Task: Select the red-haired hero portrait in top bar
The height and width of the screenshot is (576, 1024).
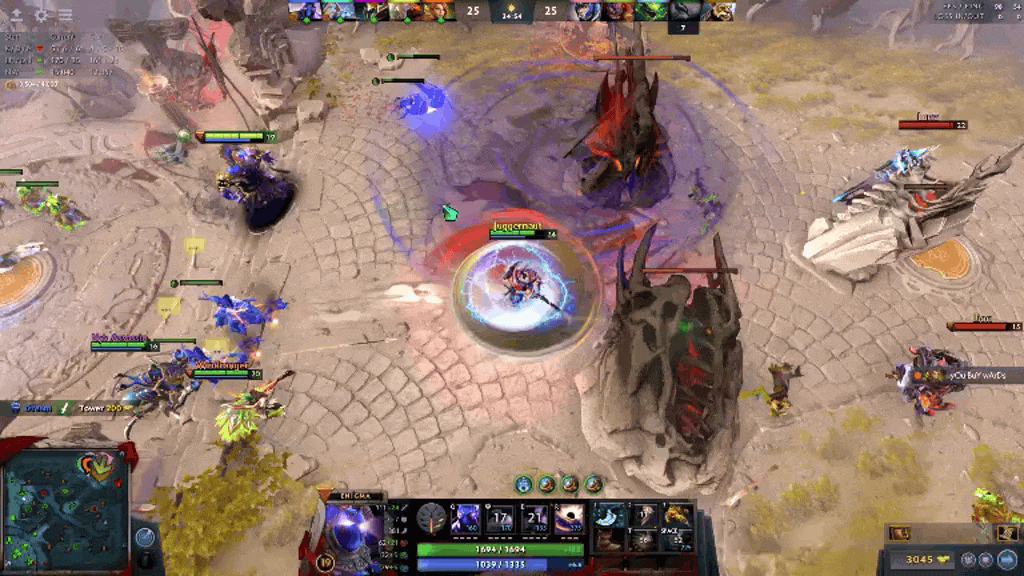Action: click(x=440, y=11)
